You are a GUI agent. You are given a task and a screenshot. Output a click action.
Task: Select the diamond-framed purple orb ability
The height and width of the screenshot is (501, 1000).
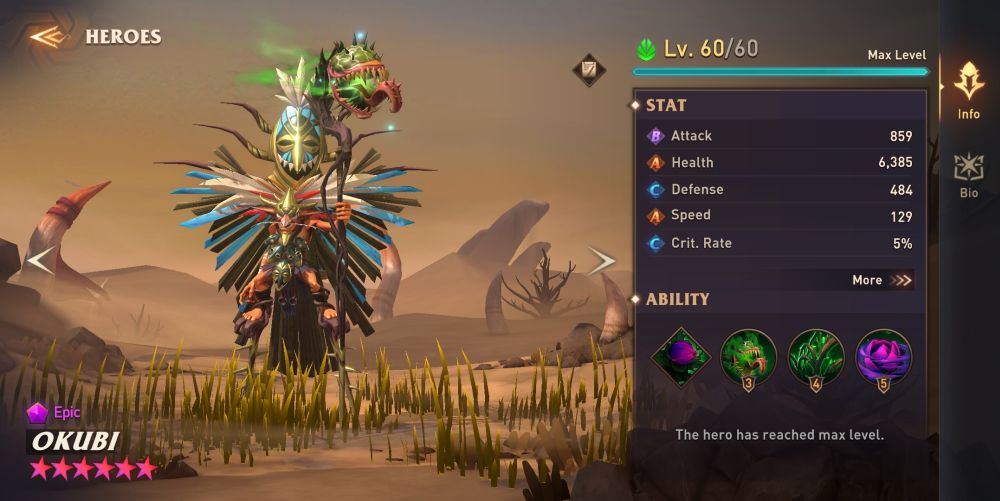pos(681,357)
